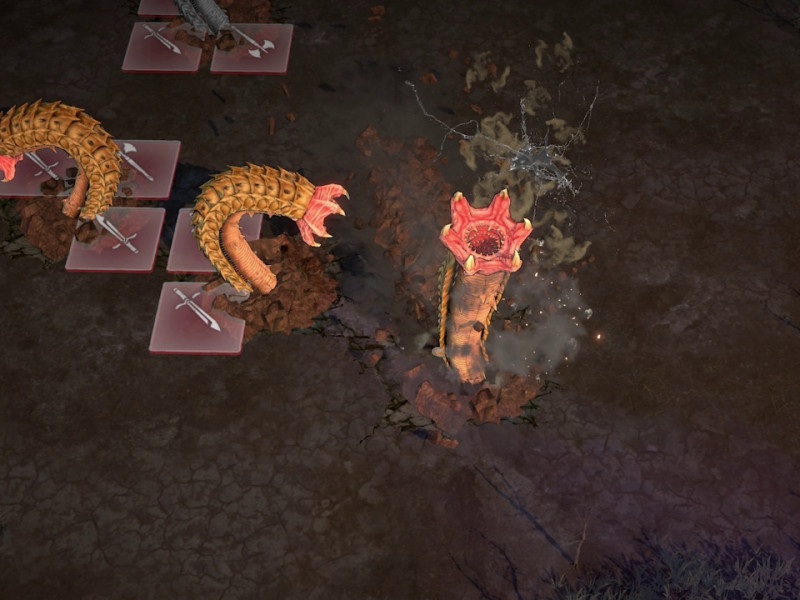This screenshot has width=800, height=600.
Task: Select the sword tile nearest the erupting worm's burrow
Action: coord(198,317)
